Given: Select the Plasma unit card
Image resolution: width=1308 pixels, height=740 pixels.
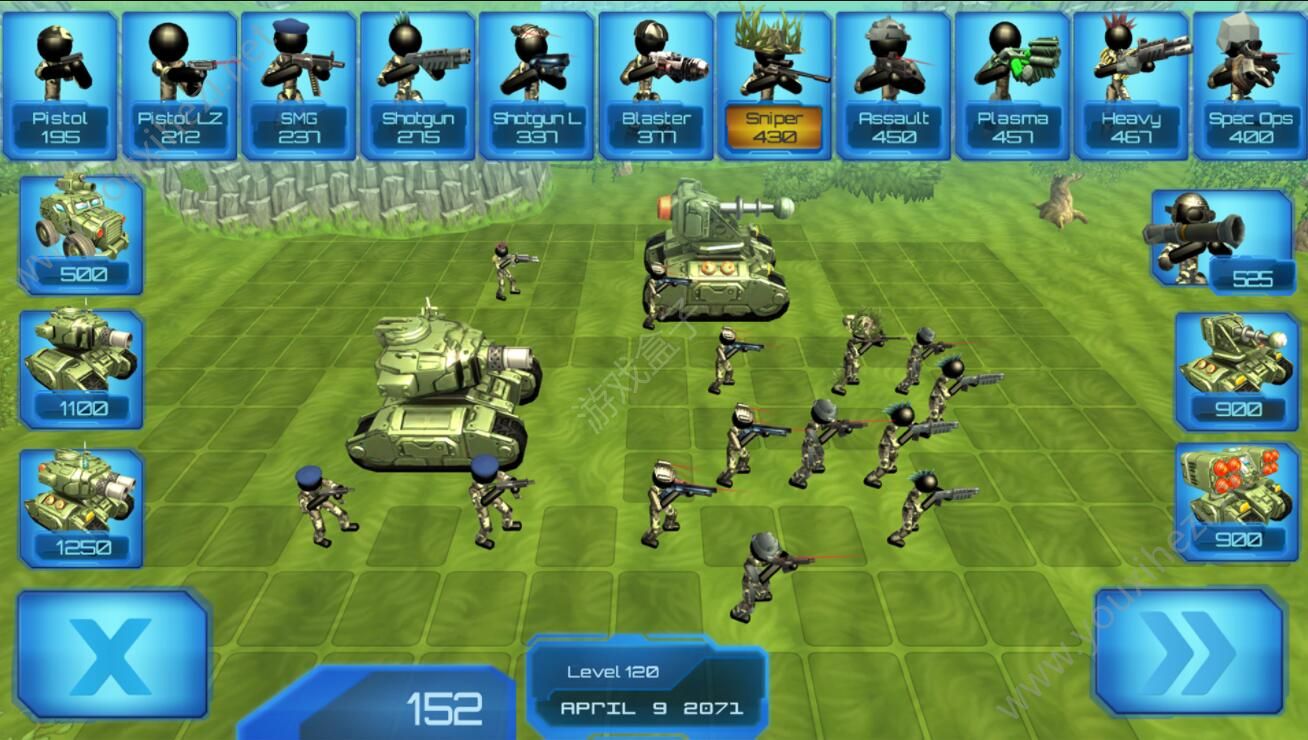Looking at the screenshot, I should [1012, 86].
